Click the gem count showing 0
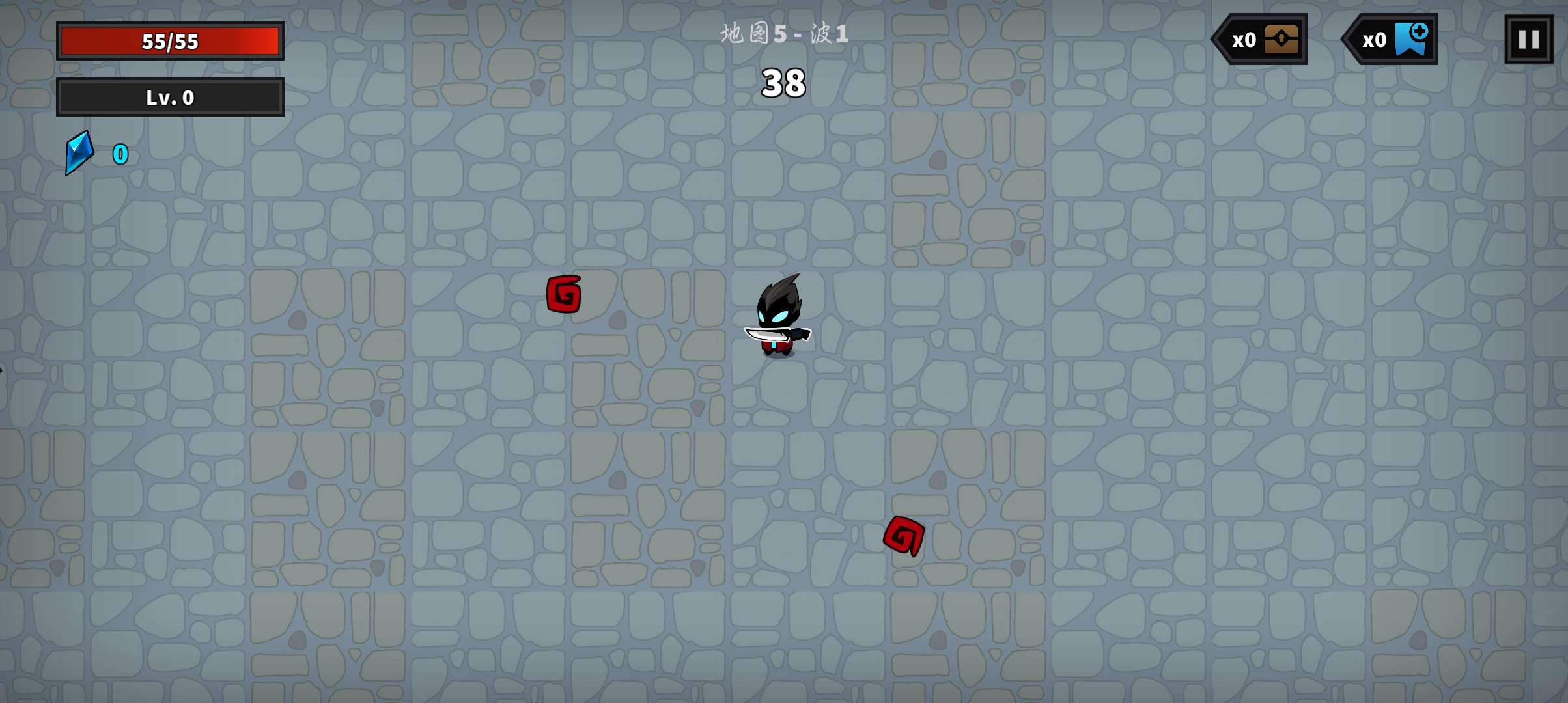 click(x=120, y=154)
